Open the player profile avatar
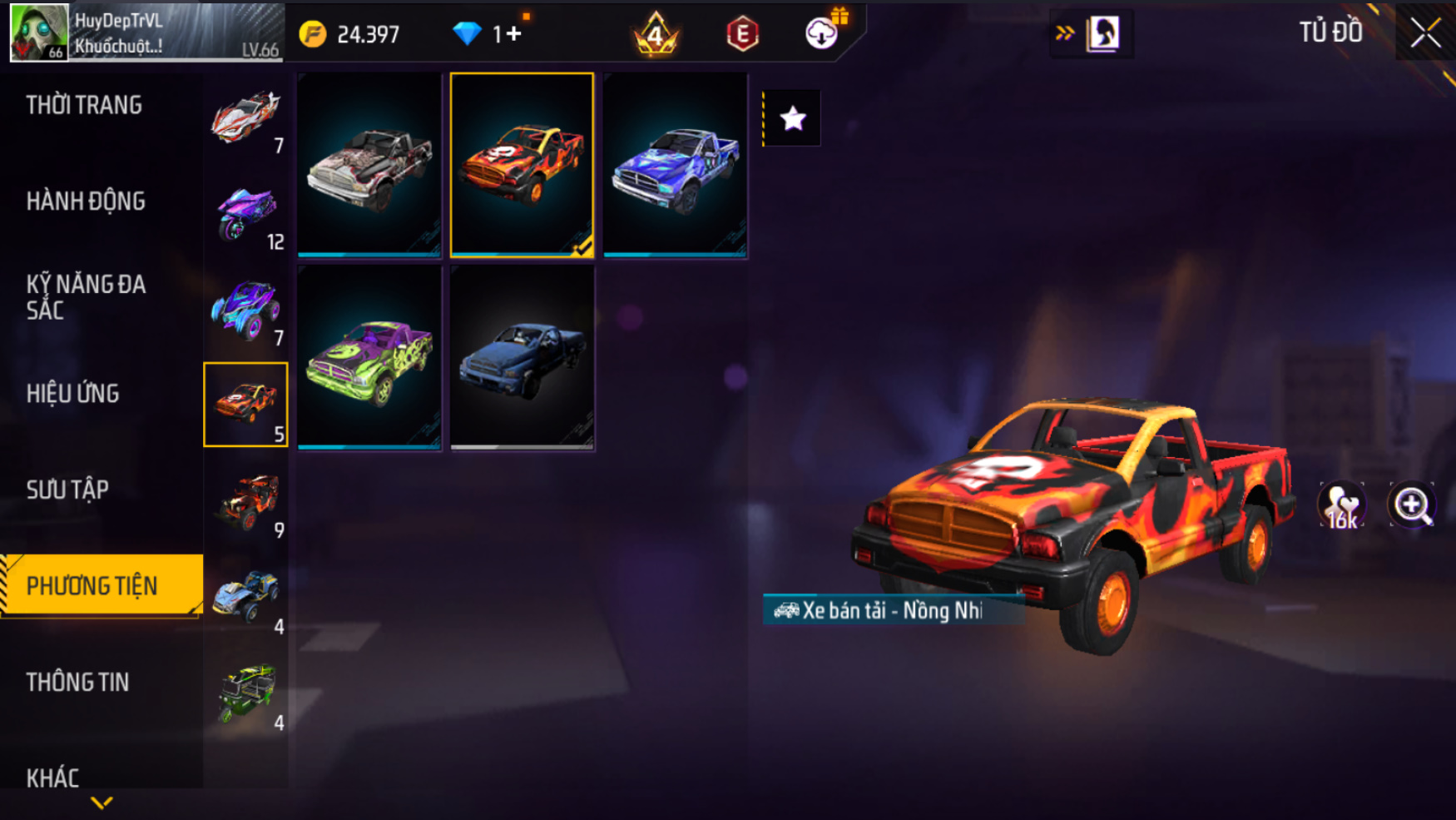1456x820 pixels. click(x=38, y=32)
